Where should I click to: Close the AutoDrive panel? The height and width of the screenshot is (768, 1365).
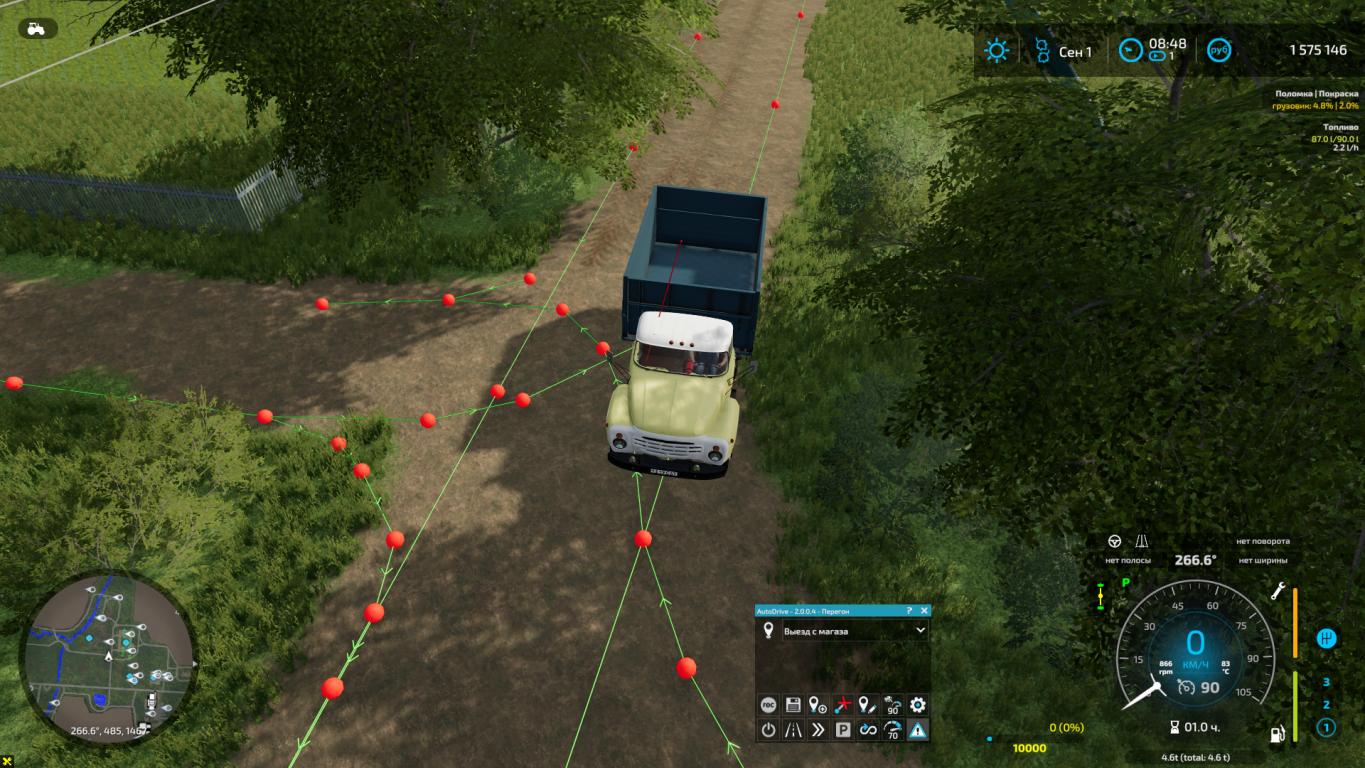coord(924,610)
